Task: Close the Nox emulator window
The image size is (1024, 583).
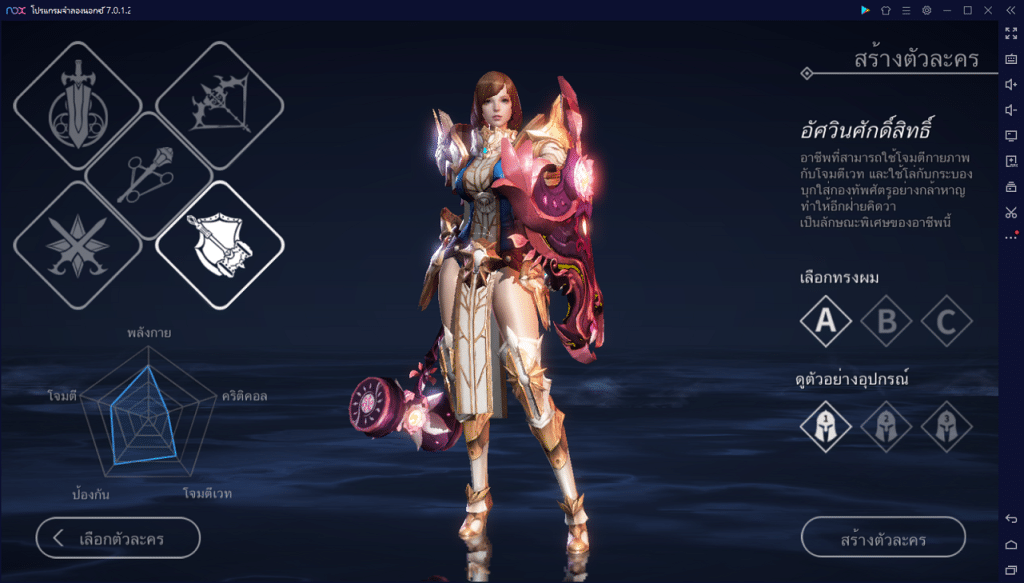Action: (987, 10)
